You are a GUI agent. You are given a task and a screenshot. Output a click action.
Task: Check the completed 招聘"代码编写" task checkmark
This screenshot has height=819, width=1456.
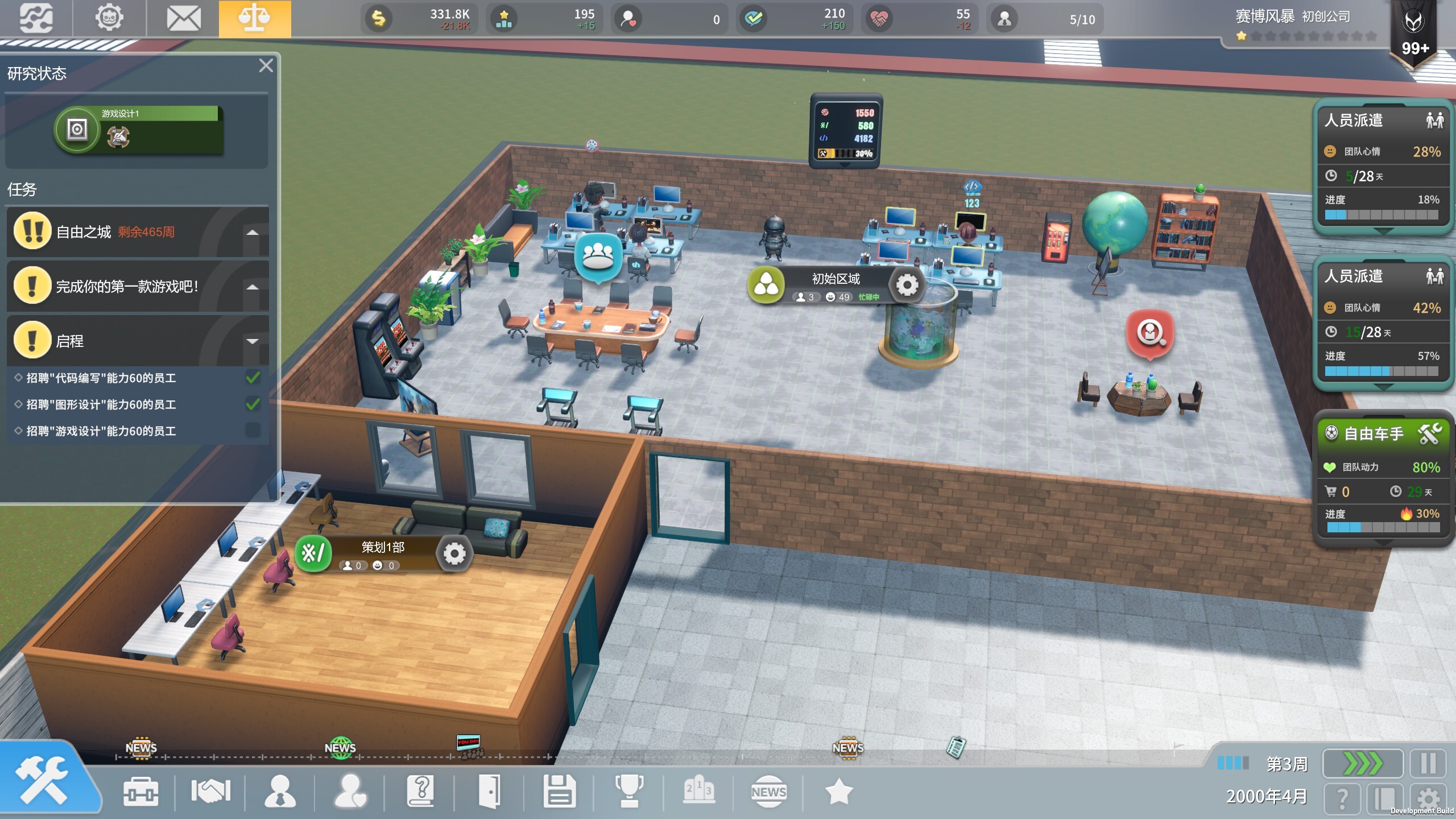tap(254, 378)
